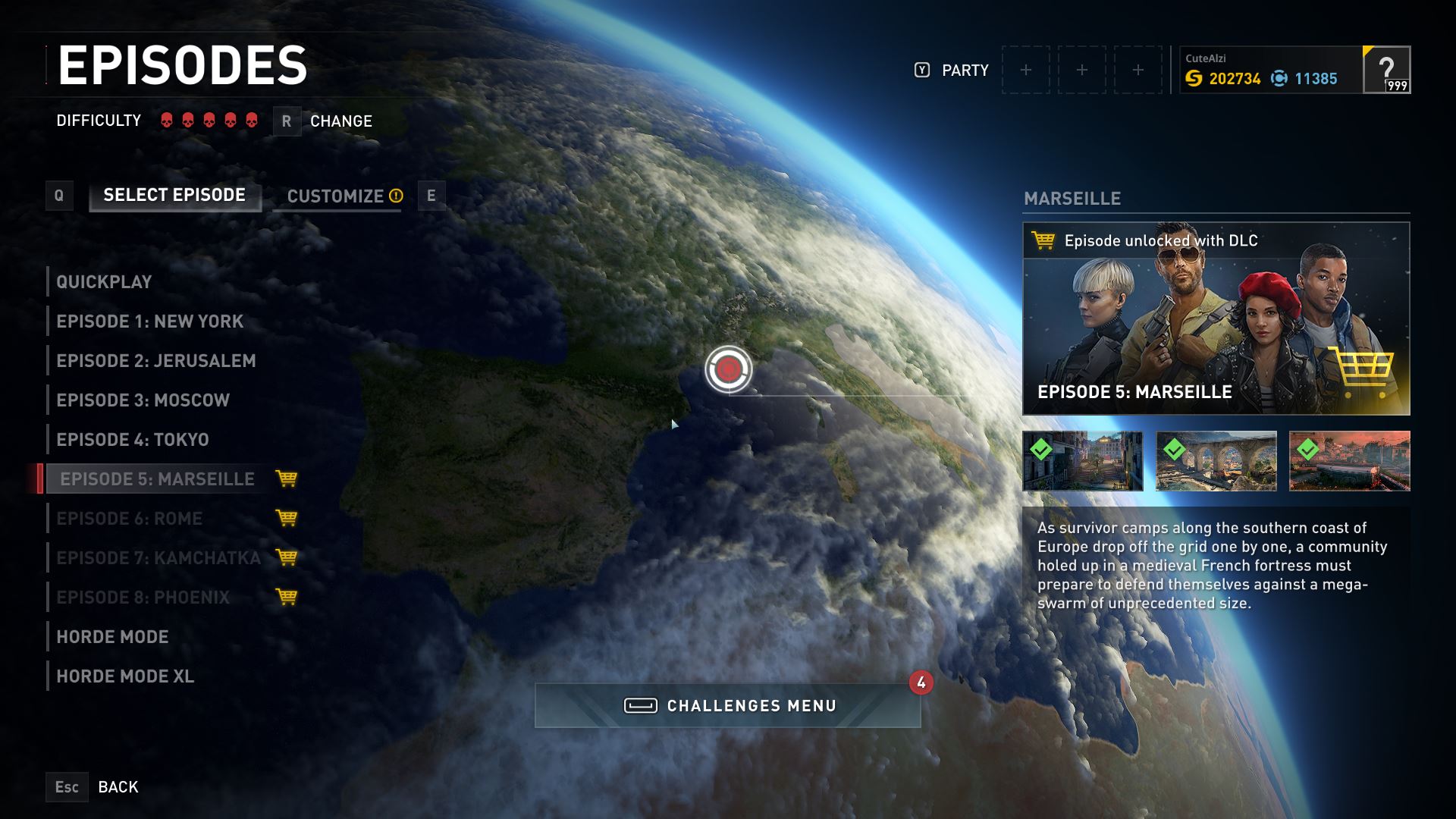Viewport: 1456px width, 819px height.
Task: Select the question mark supply box icon
Action: pyautogui.click(x=1389, y=71)
